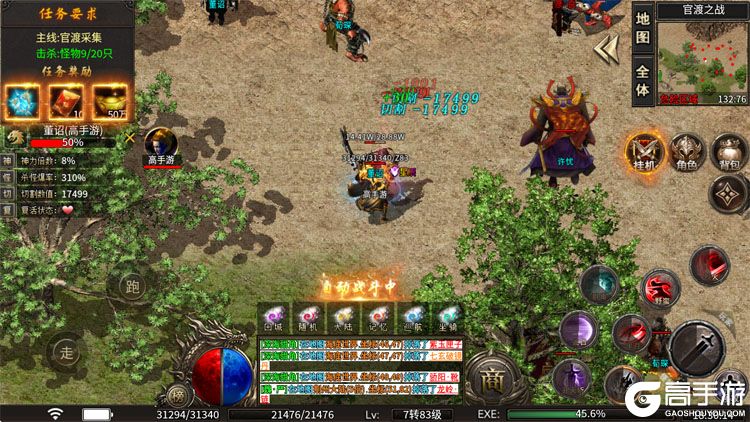Click the 高手游 player portrait

[x=160, y=141]
